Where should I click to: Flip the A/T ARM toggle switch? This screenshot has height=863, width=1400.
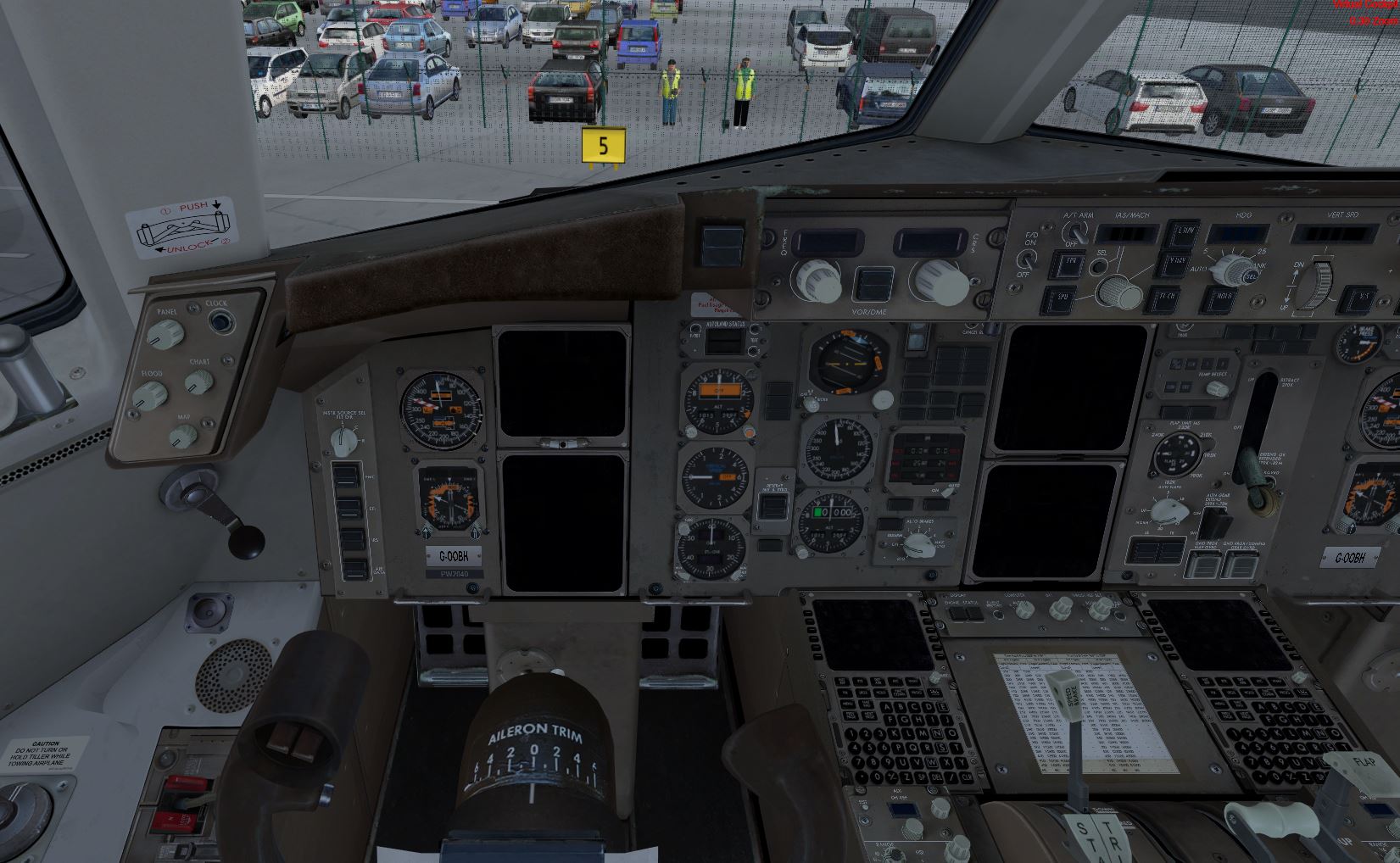pos(1076,231)
